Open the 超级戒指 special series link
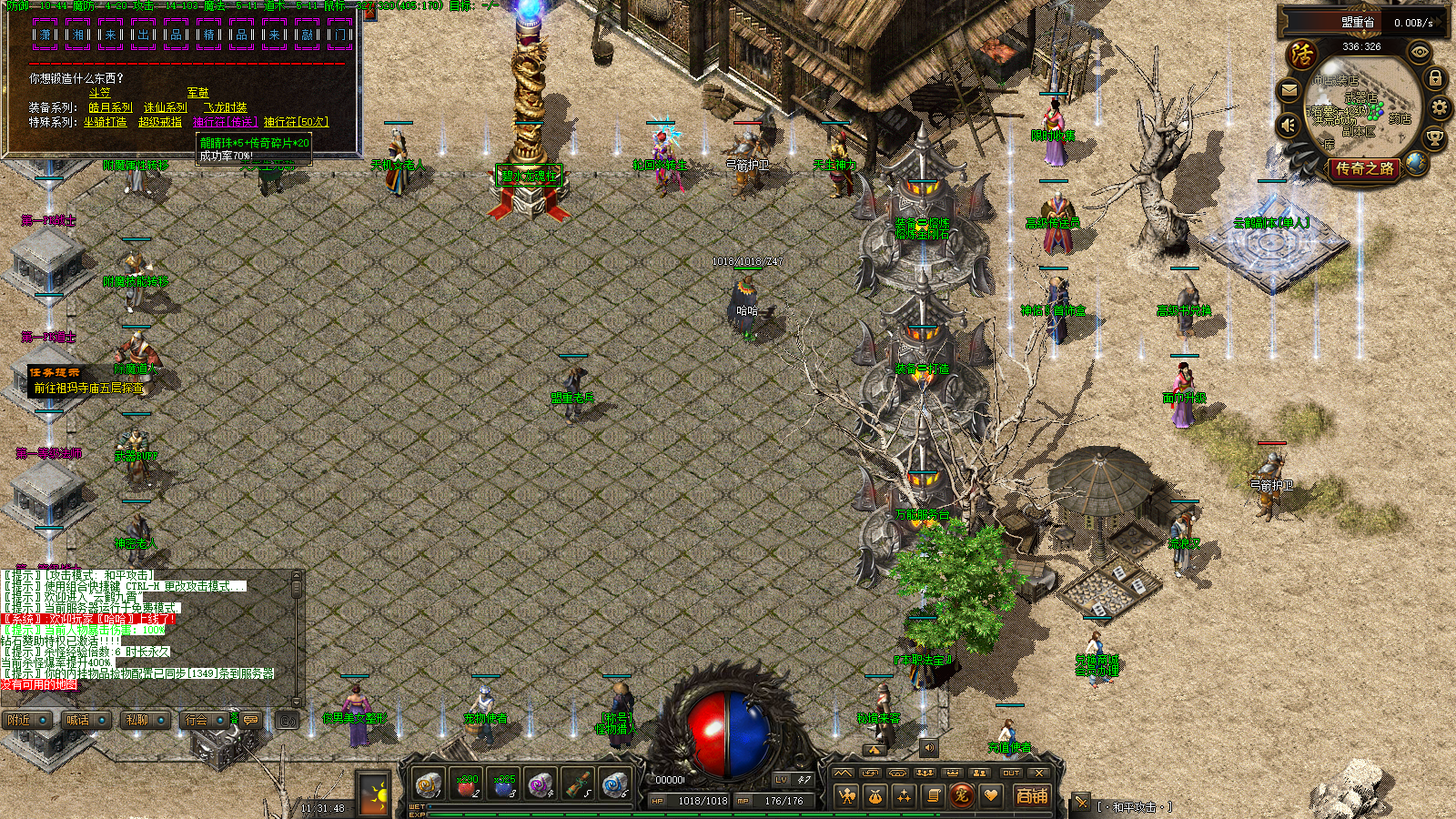Screen dimensions: 1456x819 click(160, 122)
